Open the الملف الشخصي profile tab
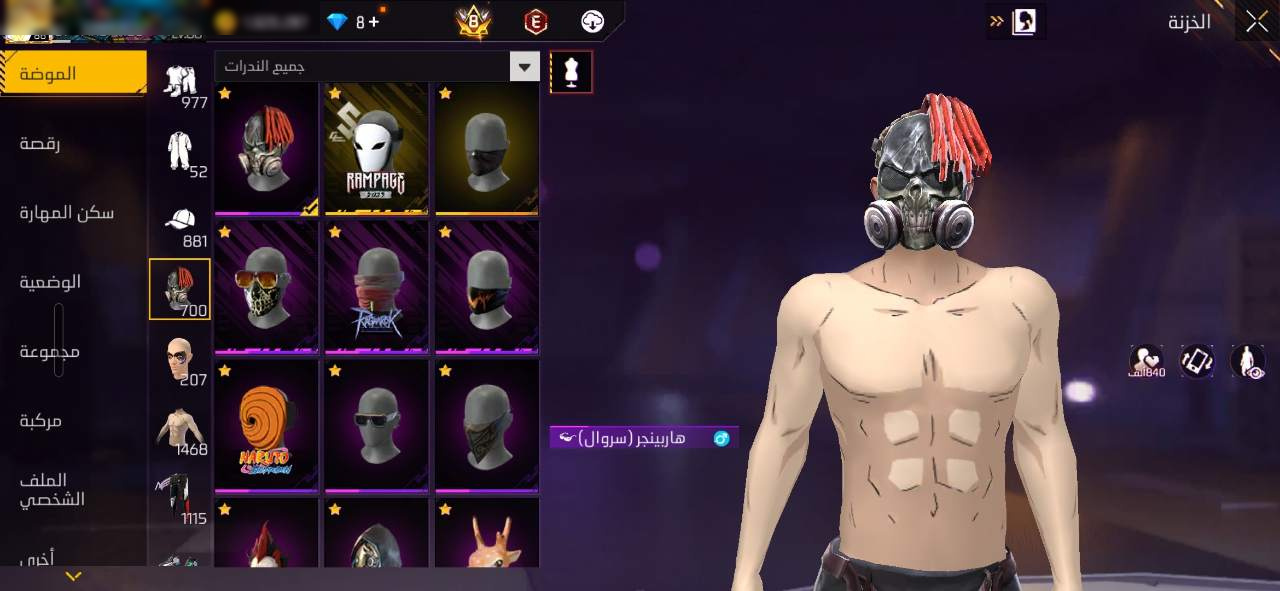The image size is (1280, 591). coord(51,490)
